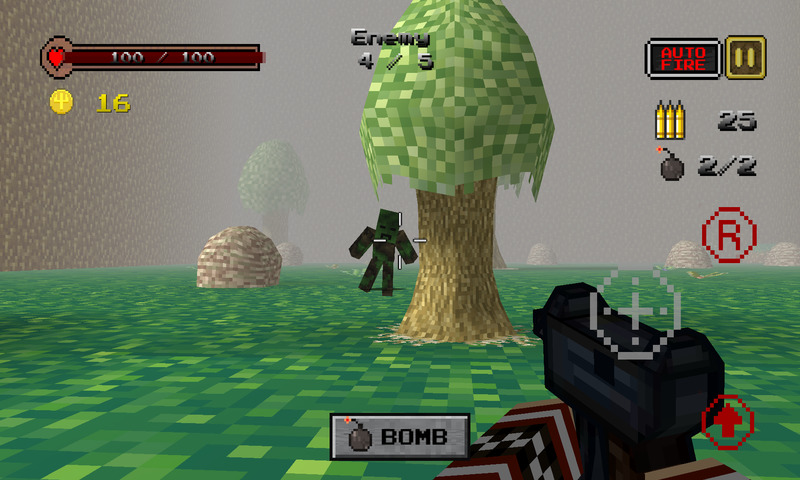The height and width of the screenshot is (480, 800).
Task: Tap the red R reload button
Action: pos(729,236)
